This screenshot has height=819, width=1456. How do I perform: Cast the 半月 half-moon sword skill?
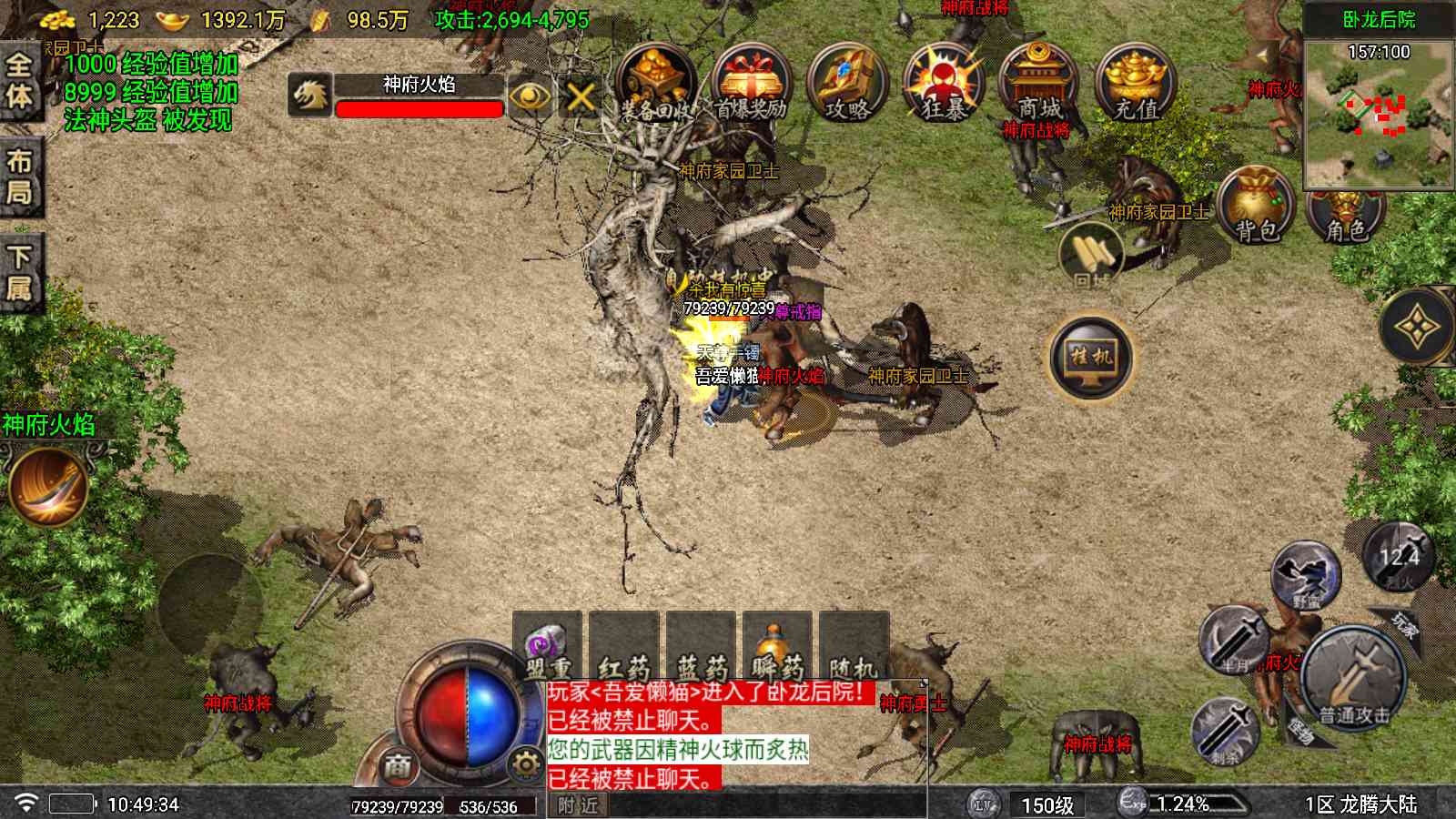click(x=1235, y=639)
